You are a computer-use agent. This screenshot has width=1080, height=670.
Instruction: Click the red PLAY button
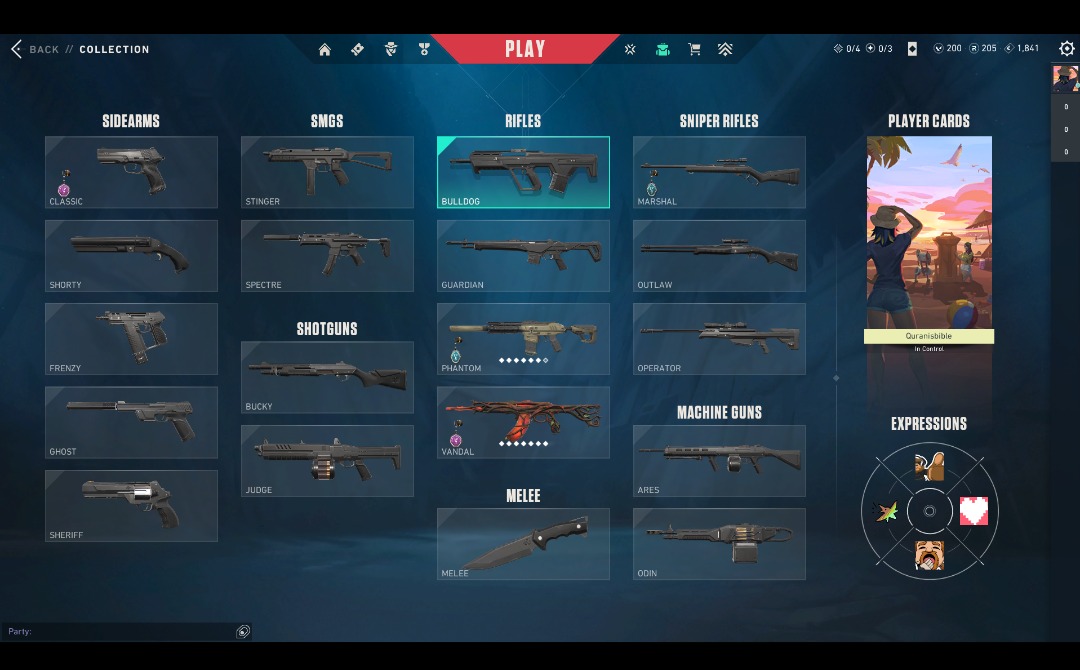(525, 49)
